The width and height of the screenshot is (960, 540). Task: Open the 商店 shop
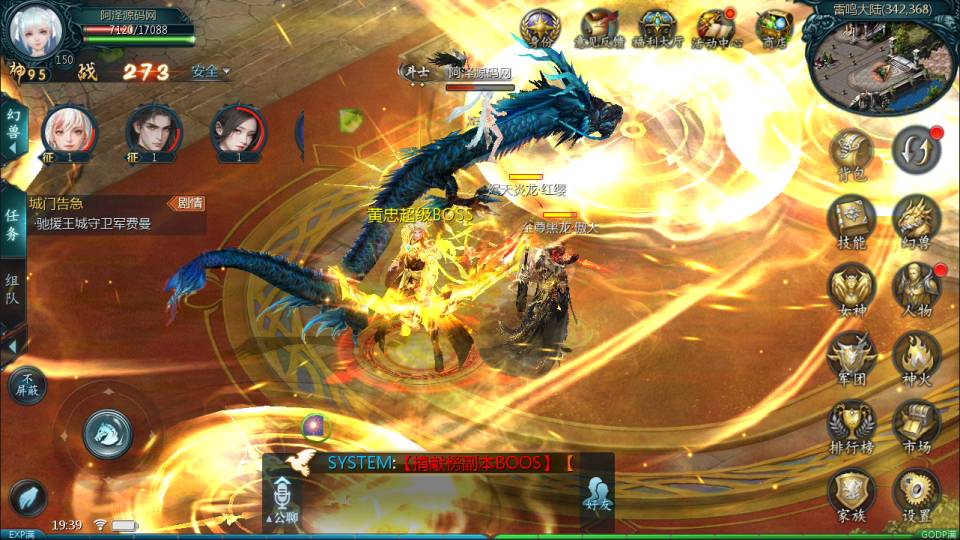(773, 29)
